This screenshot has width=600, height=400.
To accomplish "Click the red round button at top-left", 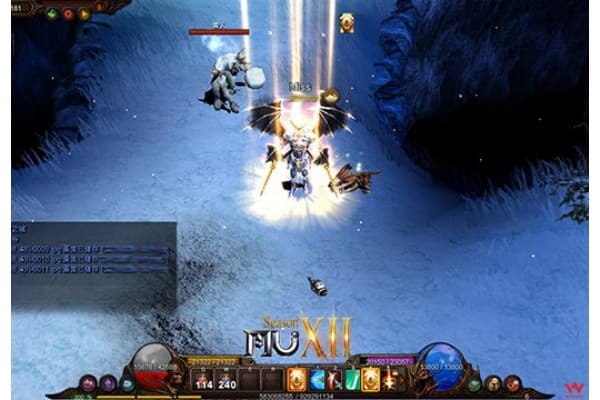I will [68, 14].
